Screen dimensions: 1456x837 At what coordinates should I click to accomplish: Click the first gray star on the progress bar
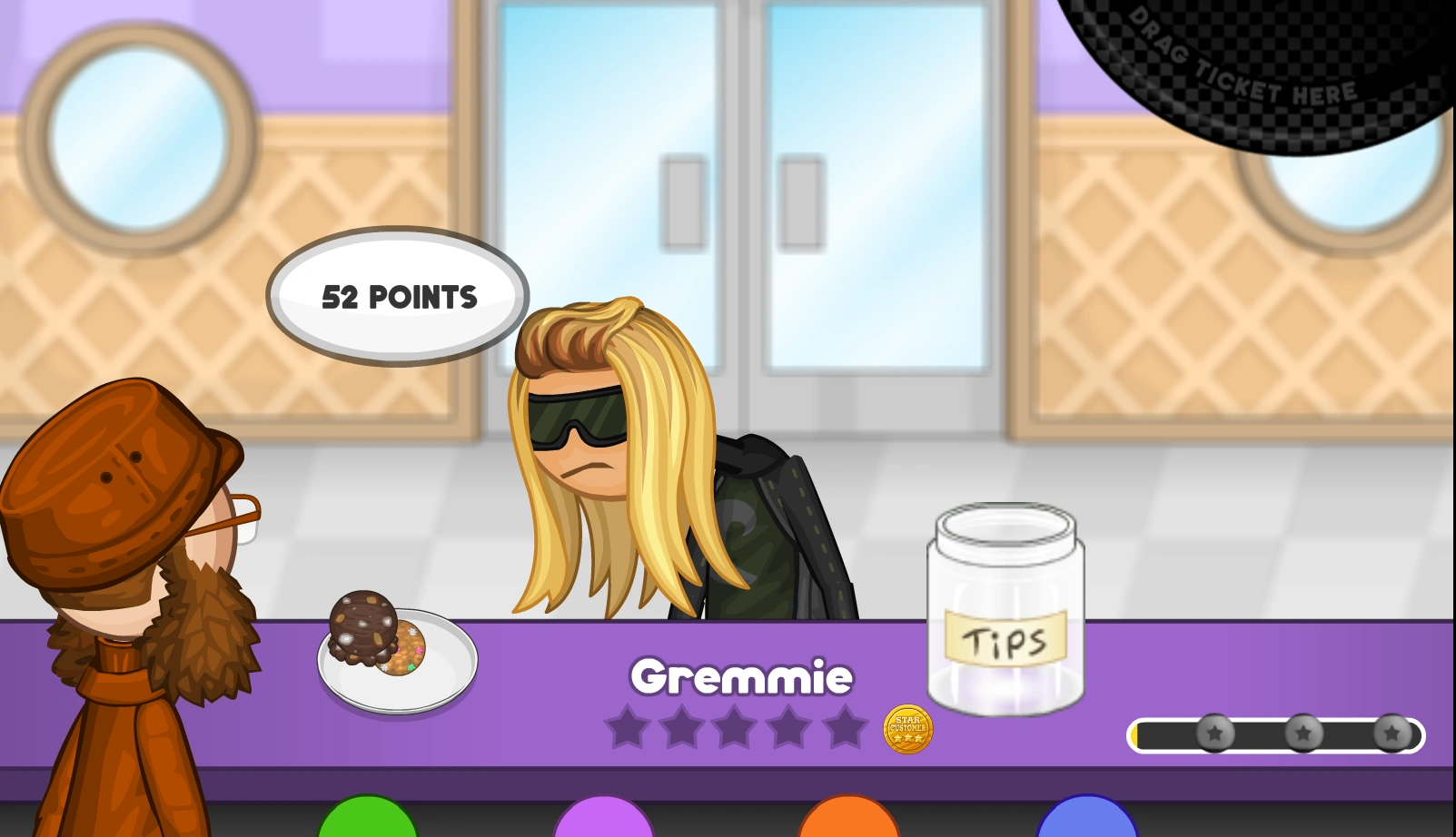point(1214,733)
